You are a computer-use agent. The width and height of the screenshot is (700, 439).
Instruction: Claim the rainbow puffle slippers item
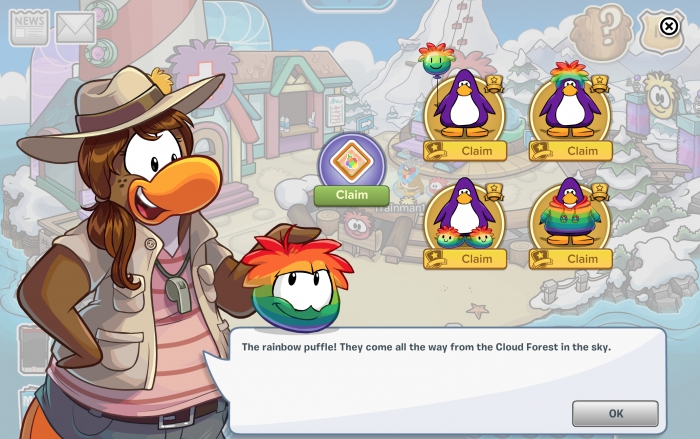tap(476, 259)
